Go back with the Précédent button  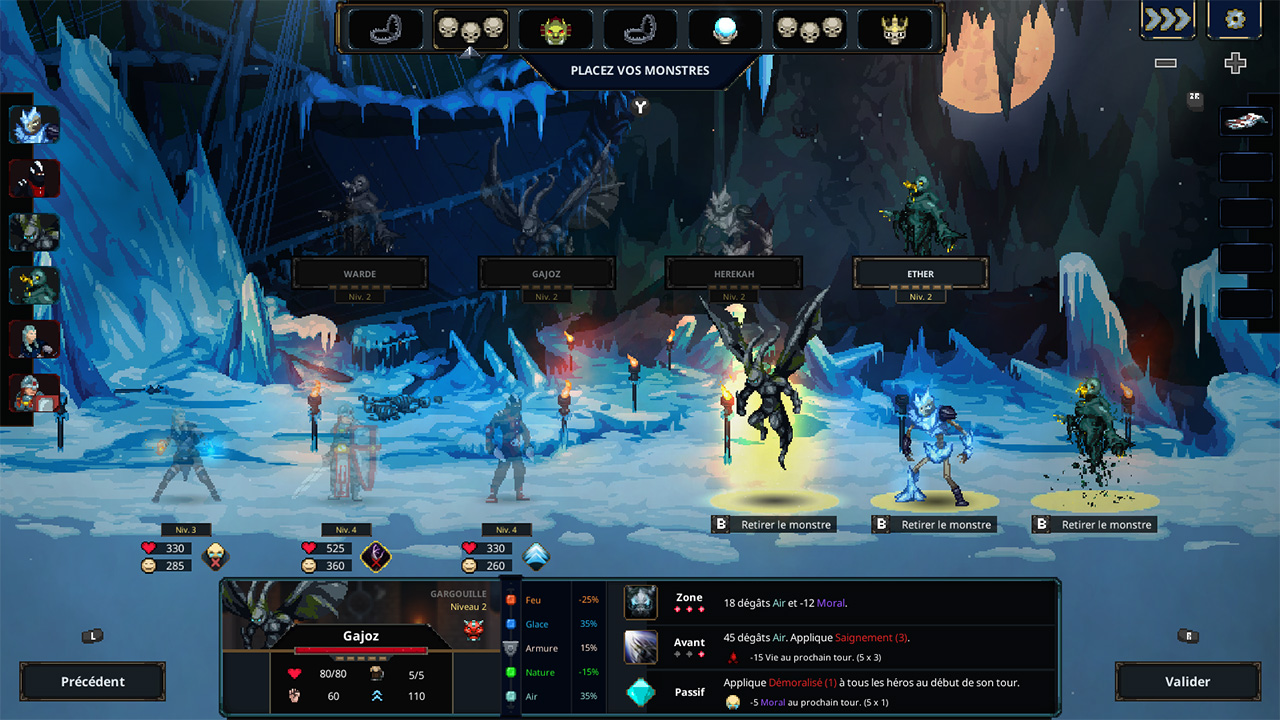click(x=93, y=681)
